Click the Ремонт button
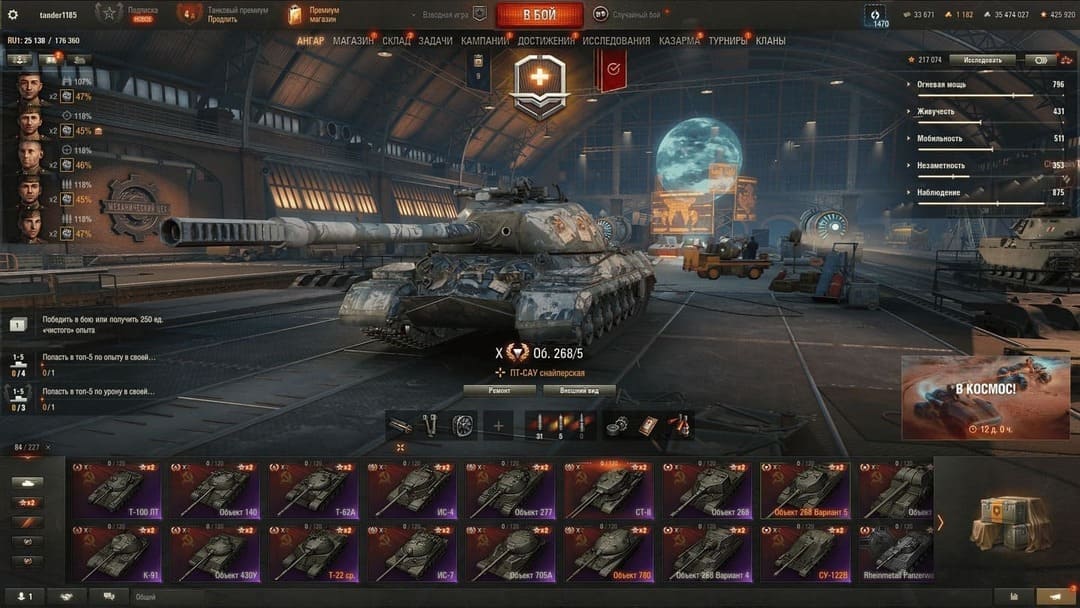 (x=499, y=390)
